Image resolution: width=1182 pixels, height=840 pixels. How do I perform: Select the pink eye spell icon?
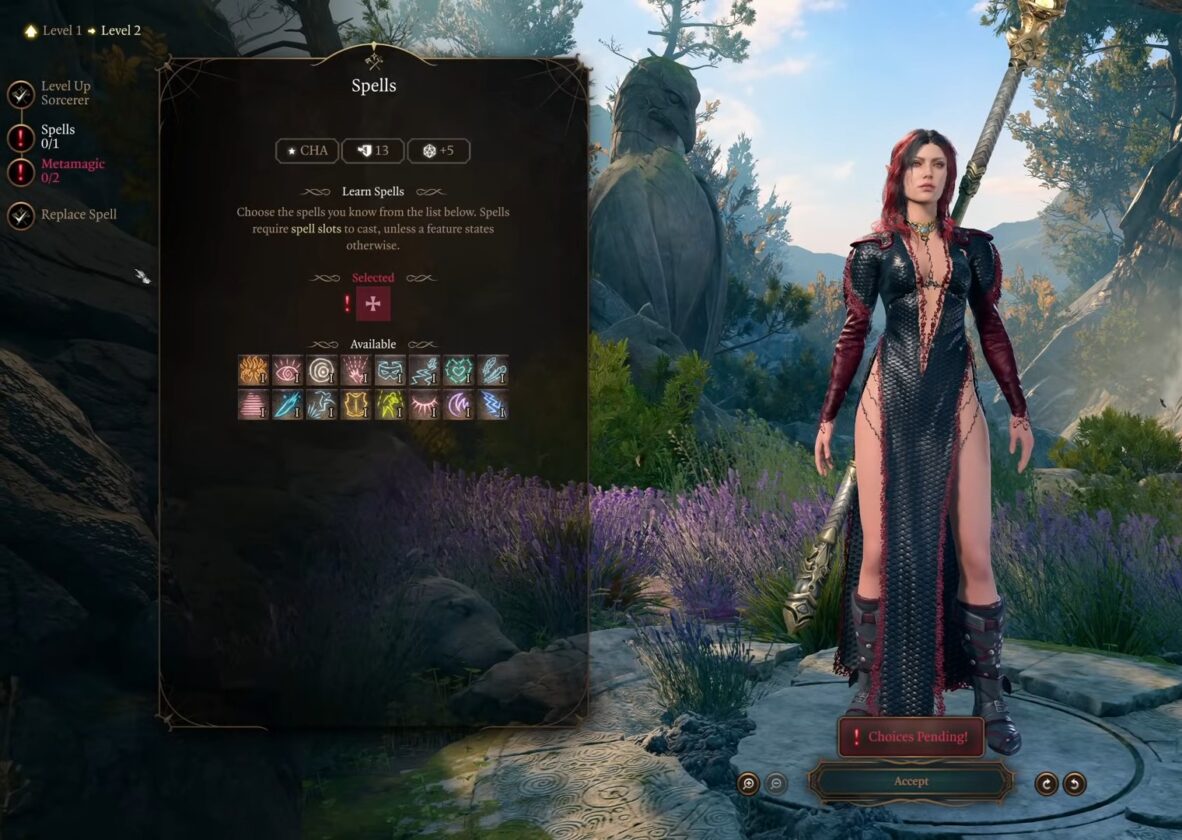pos(288,371)
